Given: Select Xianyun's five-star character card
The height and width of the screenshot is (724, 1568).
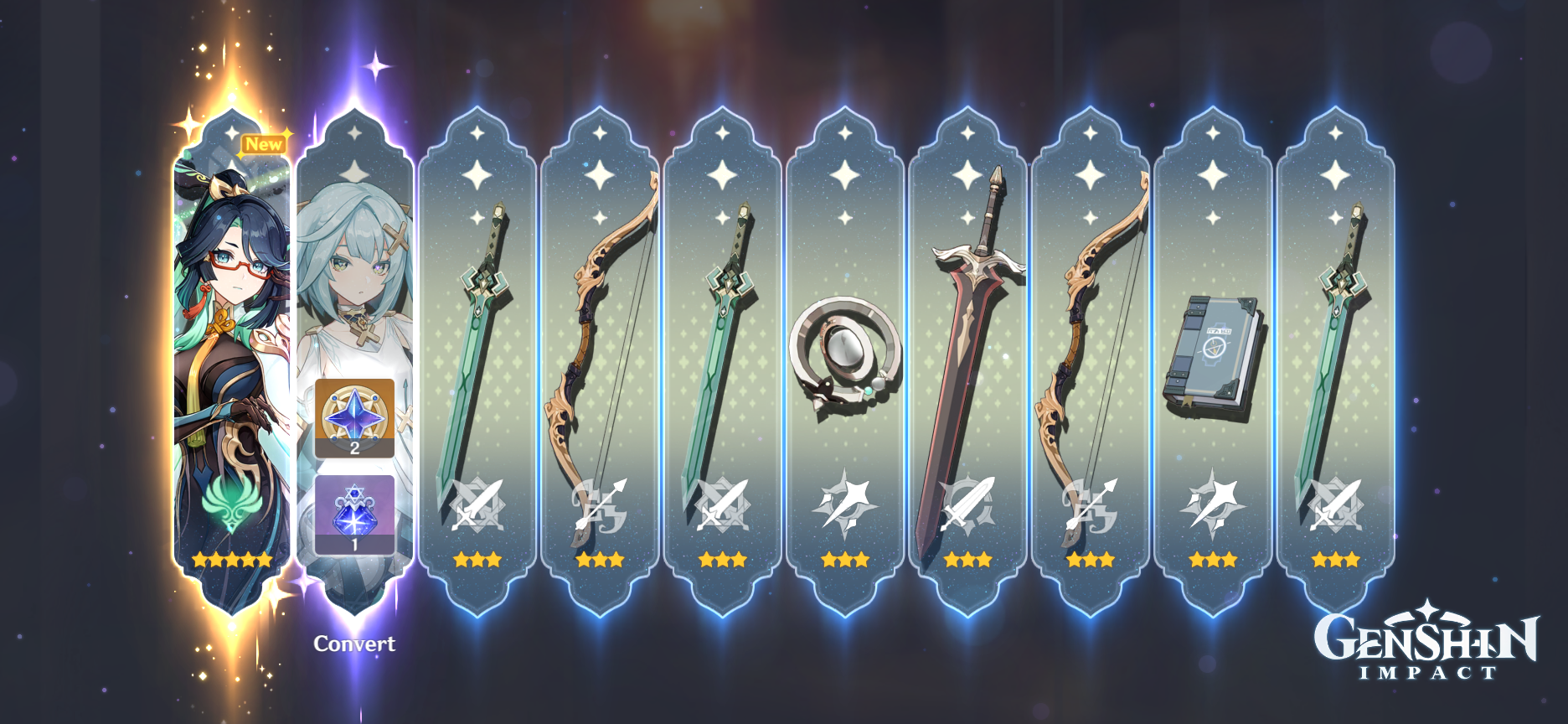Looking at the screenshot, I should click(x=227, y=352).
